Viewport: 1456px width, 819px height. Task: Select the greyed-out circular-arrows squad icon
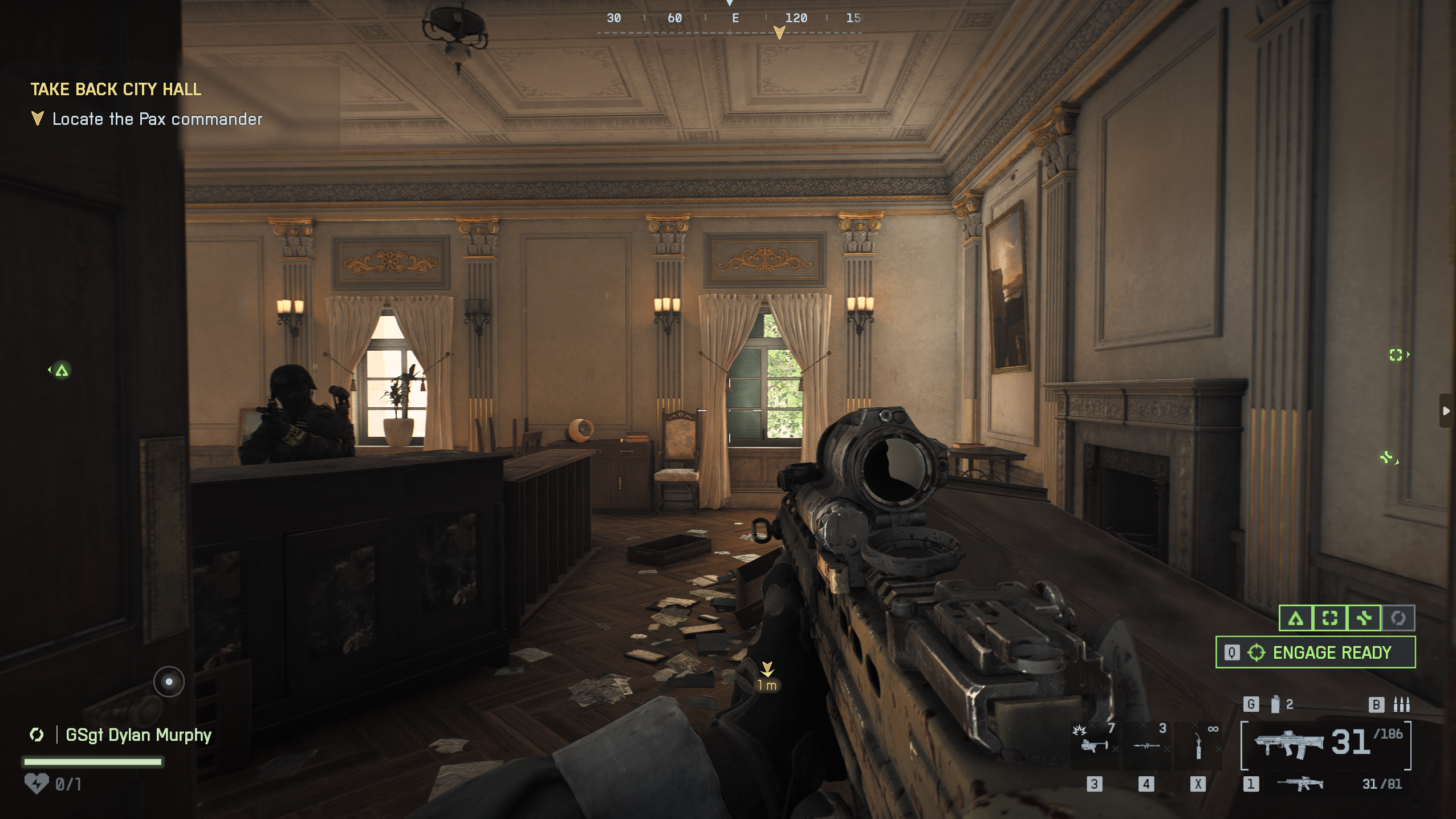tap(1398, 618)
